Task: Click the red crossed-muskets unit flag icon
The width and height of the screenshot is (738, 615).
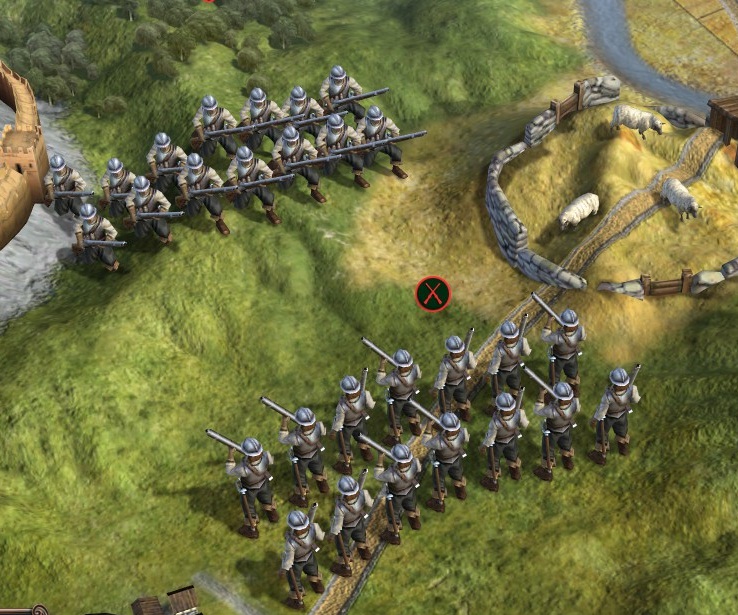Action: click(433, 294)
